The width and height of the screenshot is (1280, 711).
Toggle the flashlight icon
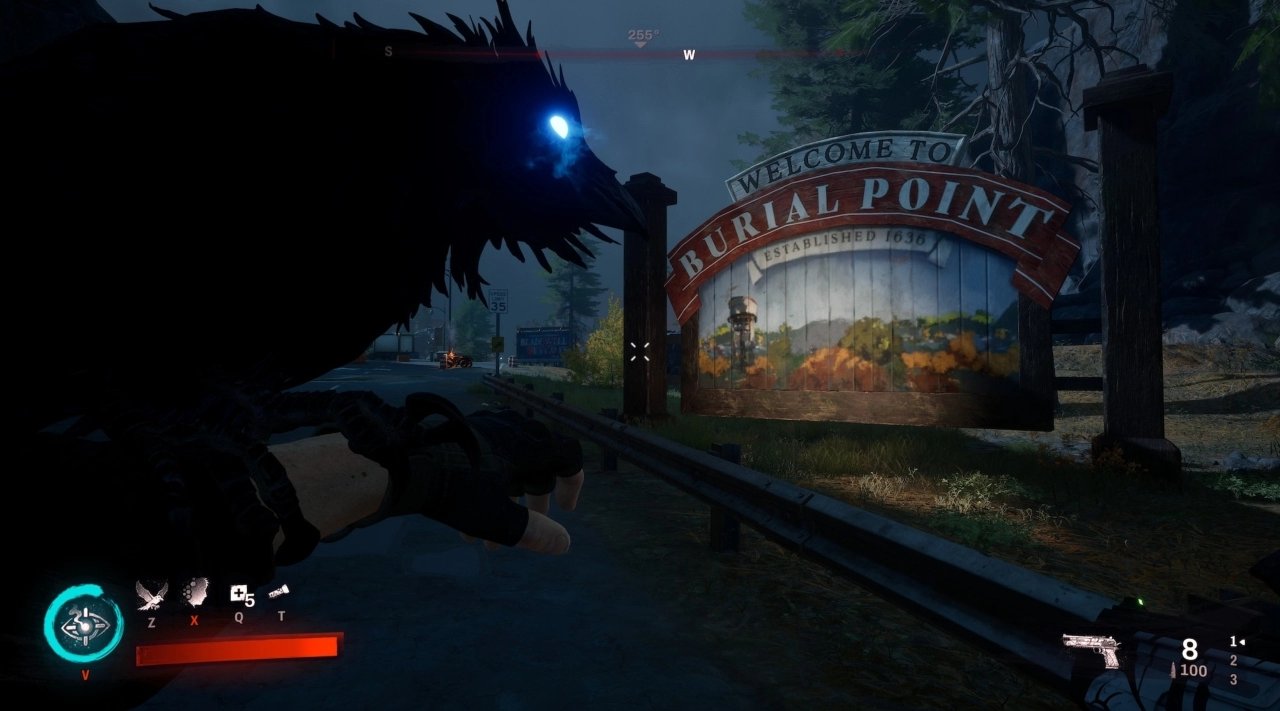click(280, 592)
